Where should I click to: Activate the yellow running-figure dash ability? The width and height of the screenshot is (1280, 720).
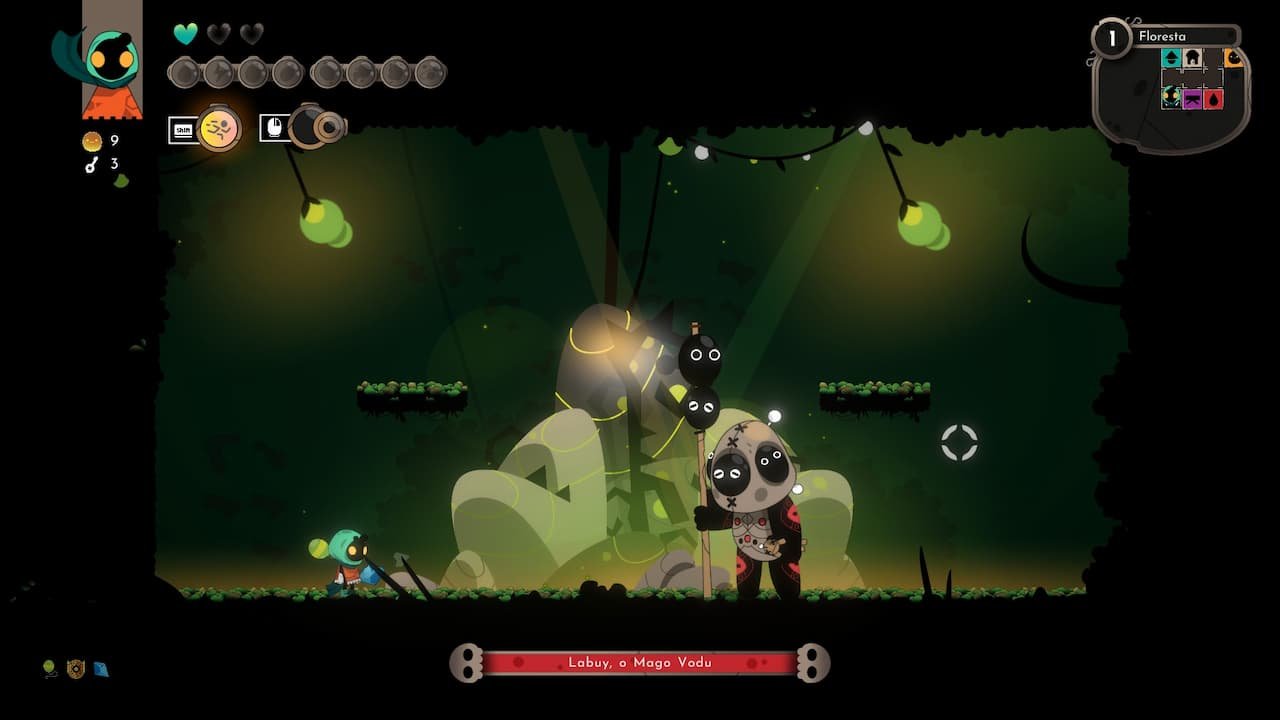click(219, 128)
